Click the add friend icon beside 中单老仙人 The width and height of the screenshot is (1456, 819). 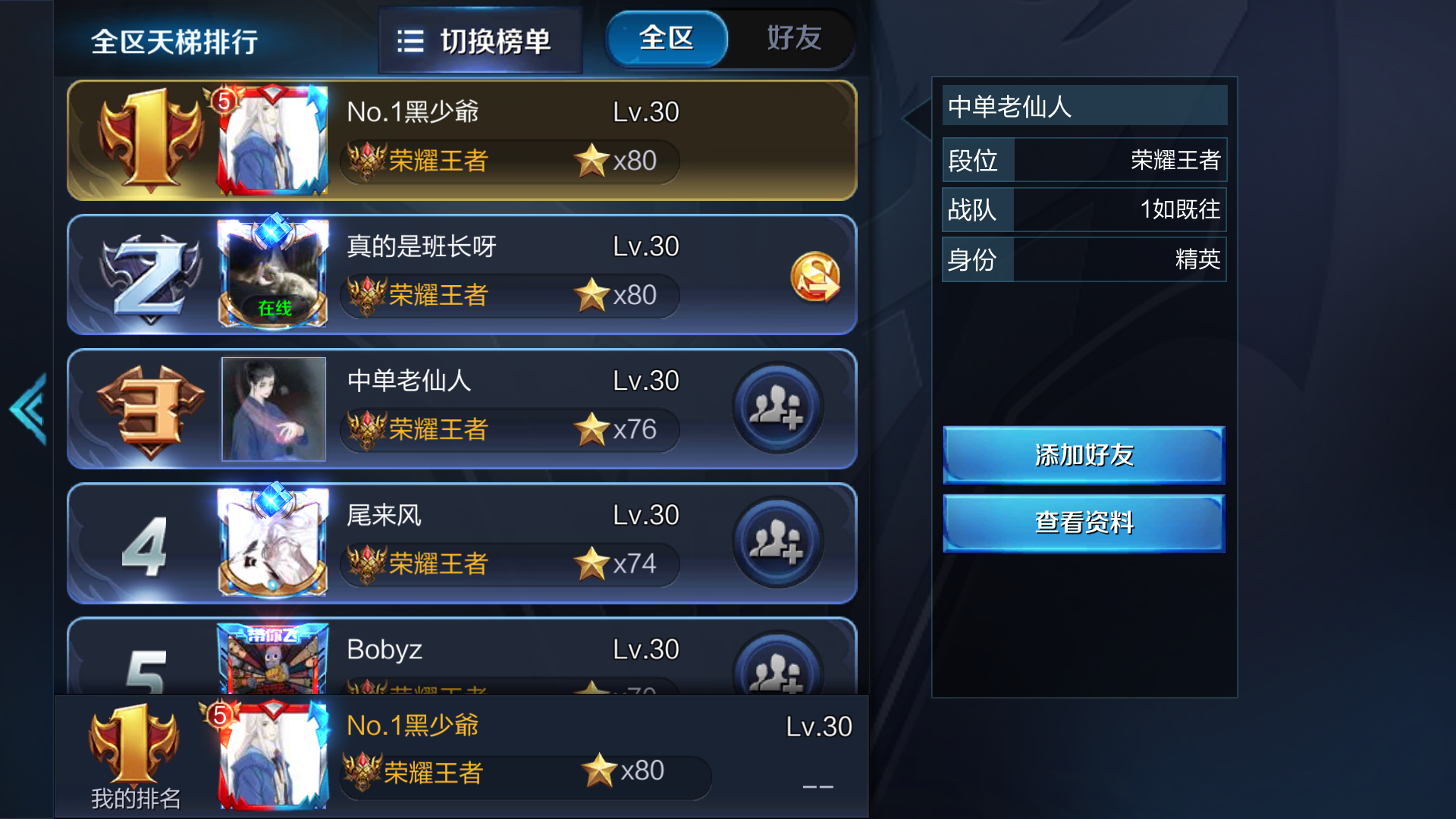777,408
